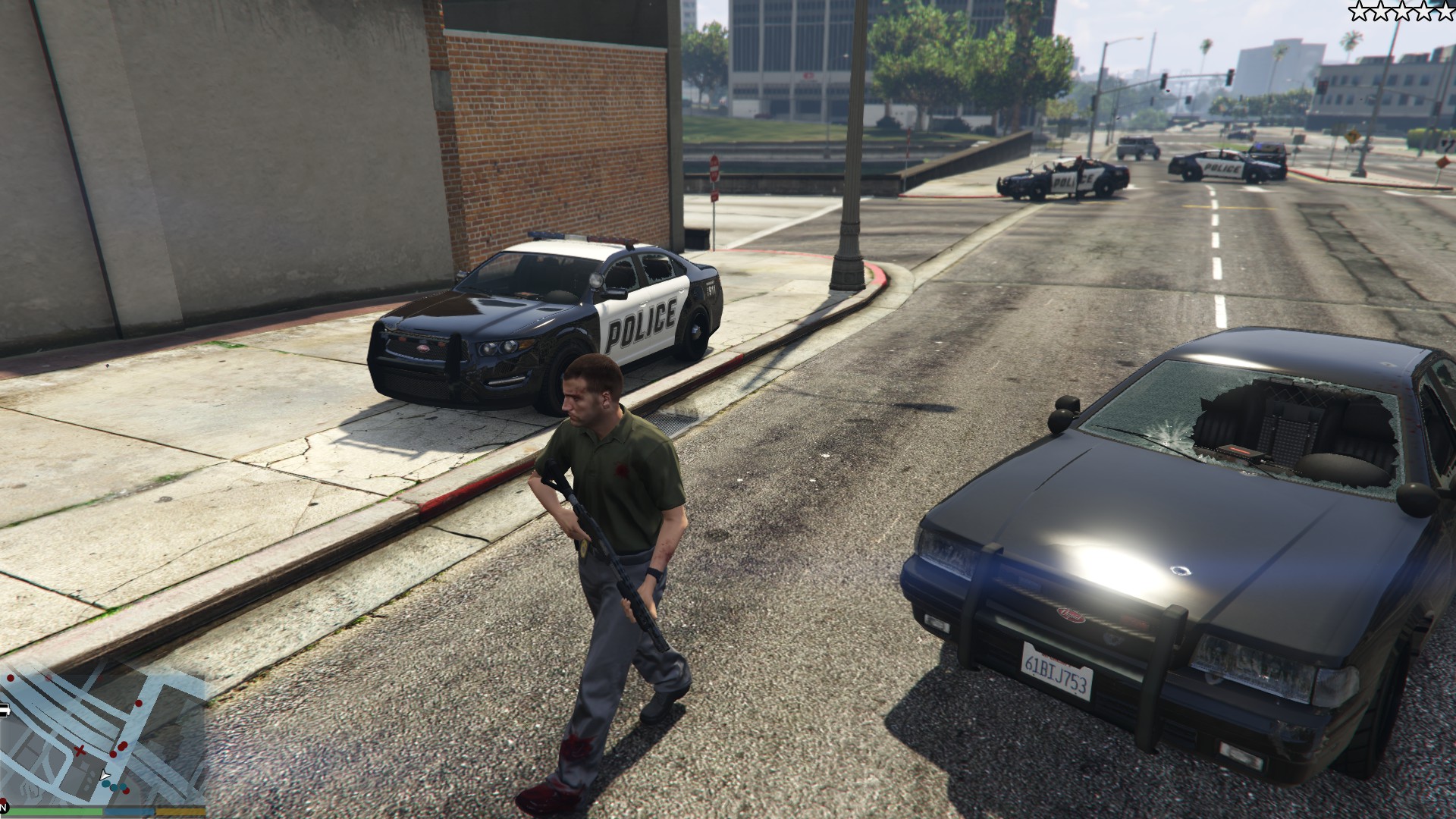The width and height of the screenshot is (1456, 819).
Task: Click the minimap in the corner
Action: (102, 732)
